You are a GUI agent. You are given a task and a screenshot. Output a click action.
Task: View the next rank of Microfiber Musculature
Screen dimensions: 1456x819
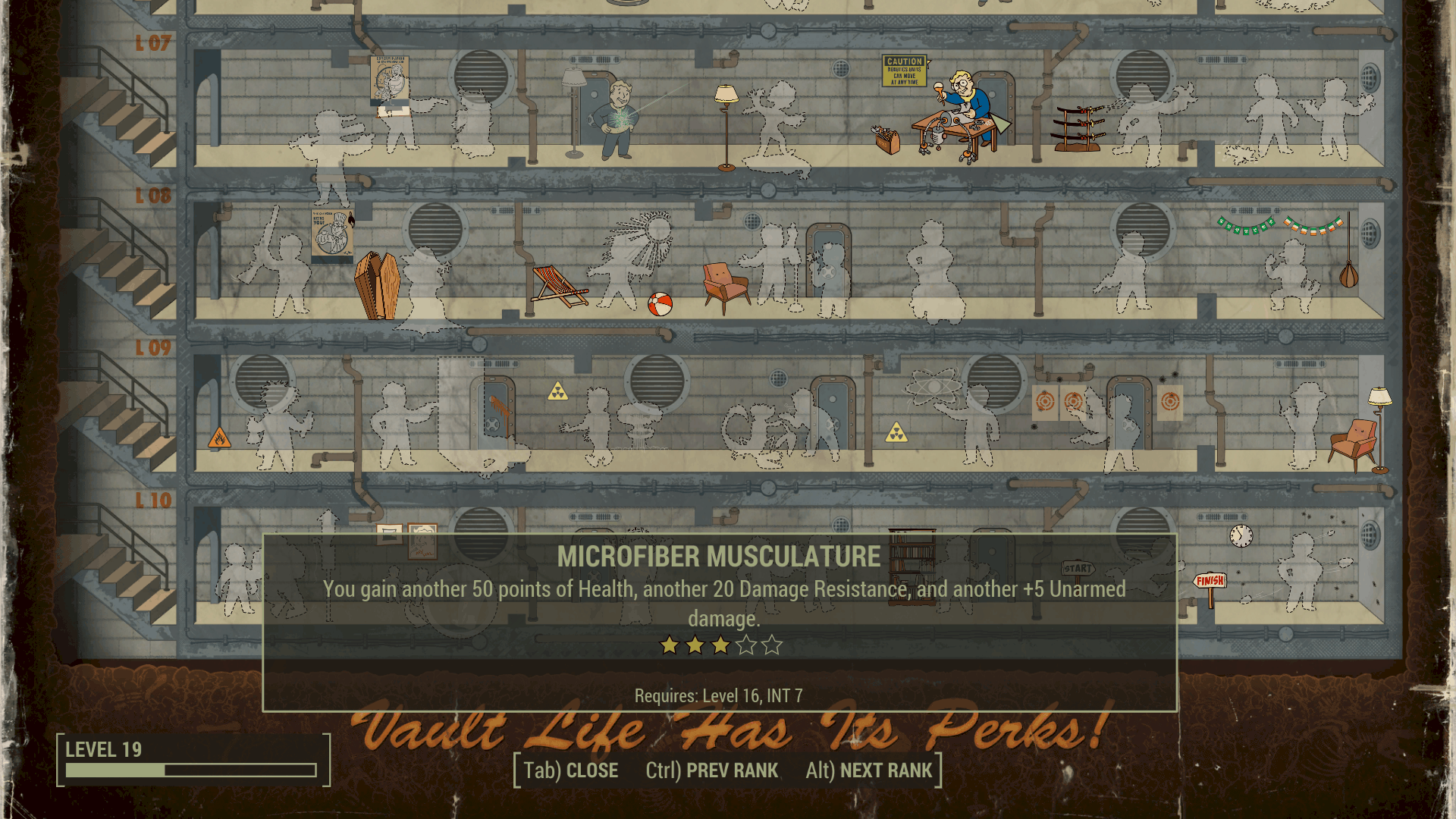click(868, 770)
